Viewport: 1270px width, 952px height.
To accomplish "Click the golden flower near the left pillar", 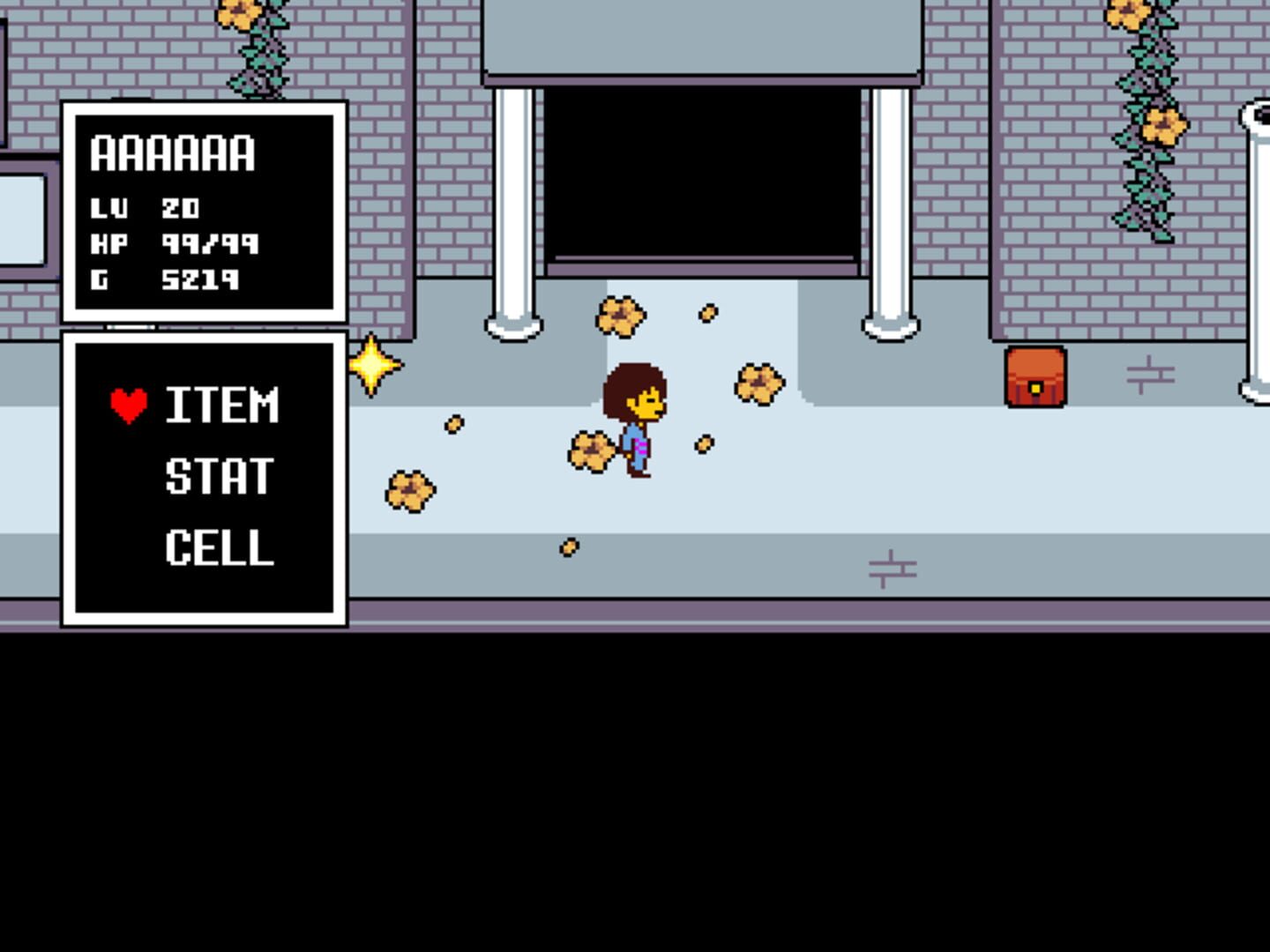I will [x=622, y=316].
